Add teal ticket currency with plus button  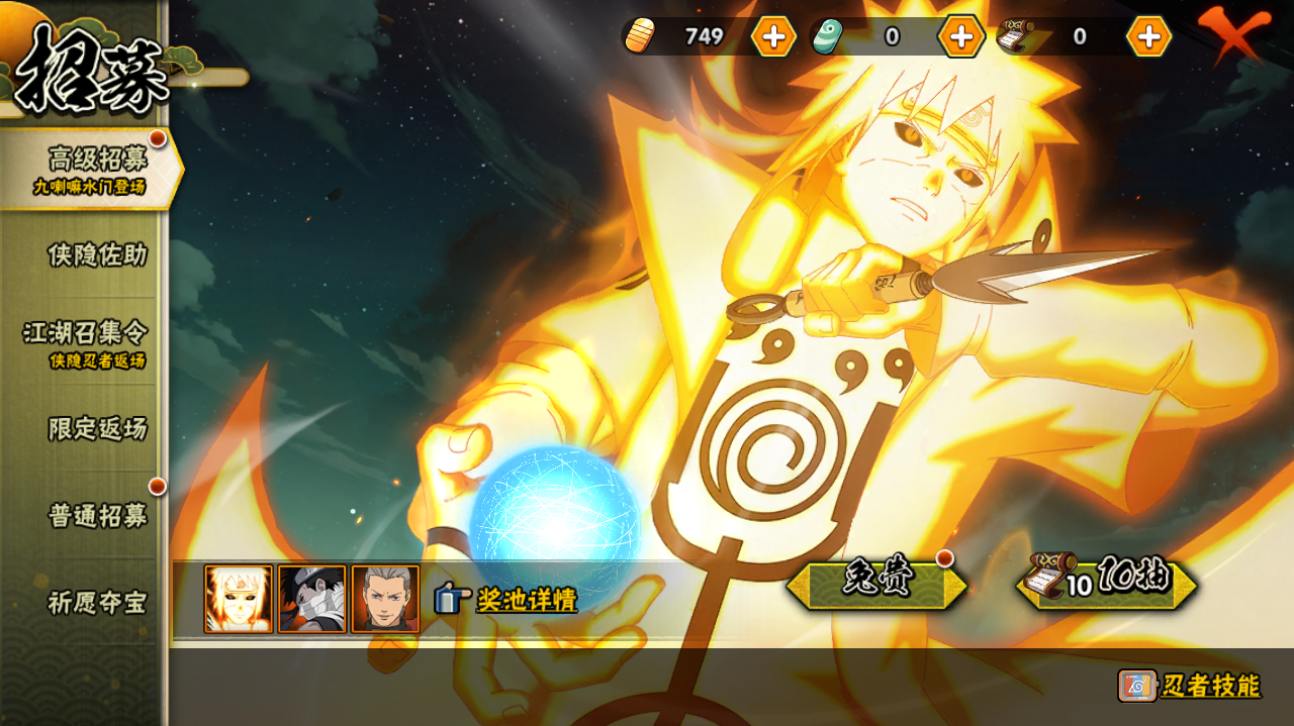click(x=960, y=37)
